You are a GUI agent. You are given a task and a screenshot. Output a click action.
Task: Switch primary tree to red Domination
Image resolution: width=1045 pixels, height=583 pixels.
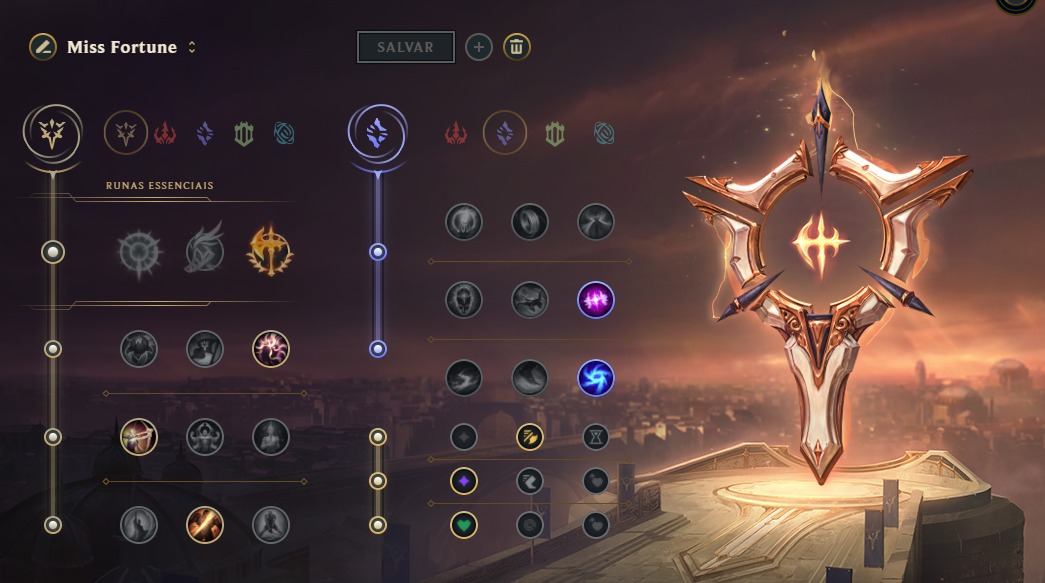pos(166,132)
